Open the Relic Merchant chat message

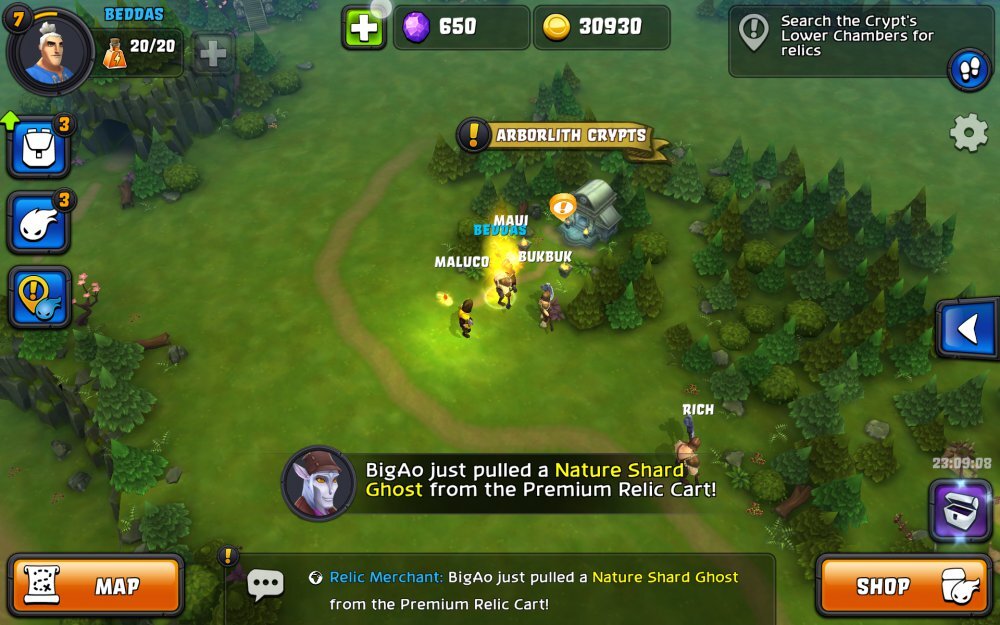[x=535, y=590]
